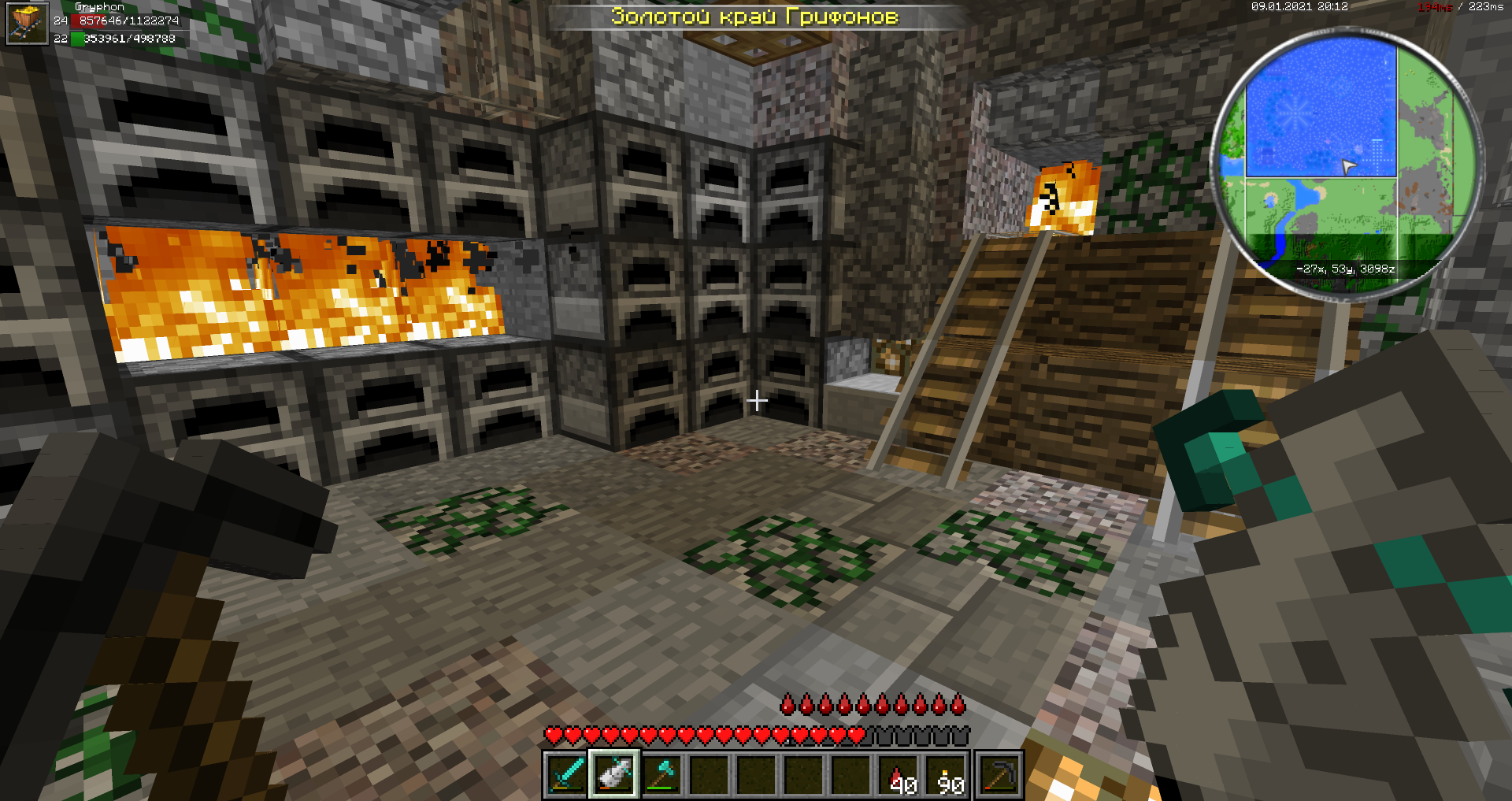Open the circular minimap

[1345, 164]
